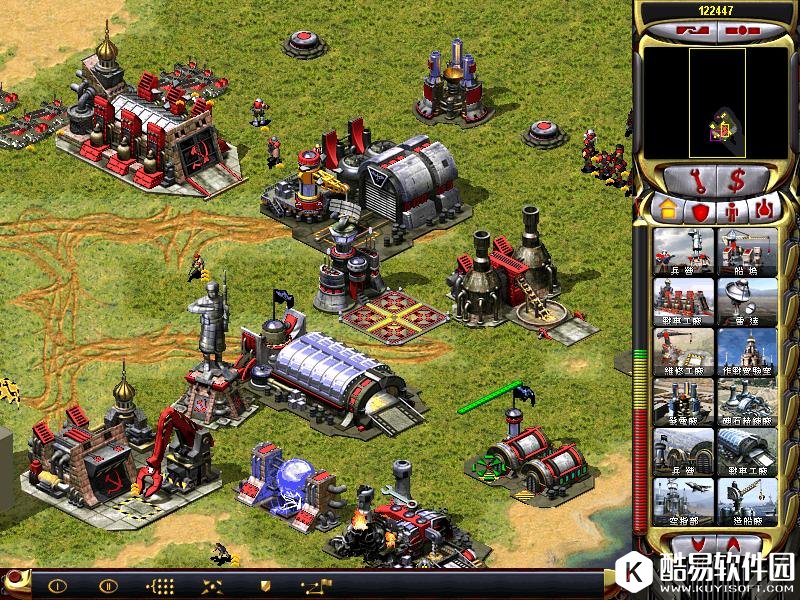Activate the dollar-sign sell button
This screenshot has width=800, height=600.
click(x=739, y=181)
